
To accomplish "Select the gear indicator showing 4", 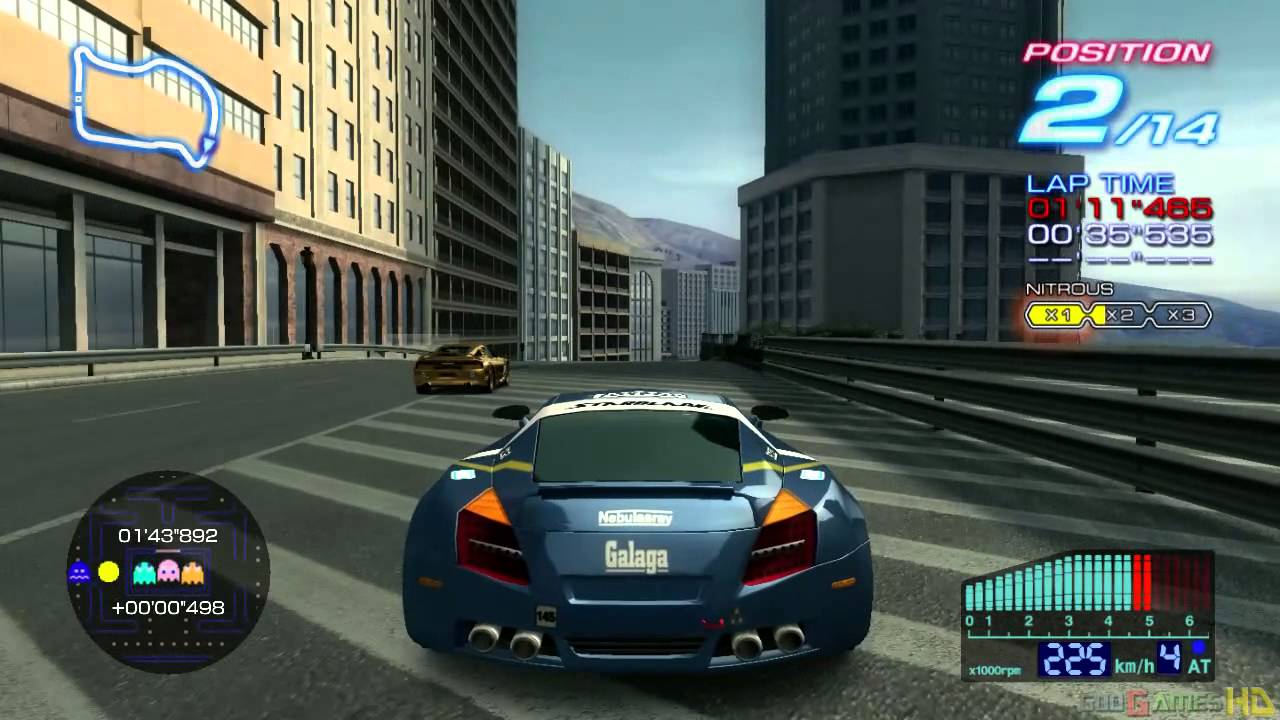I will click(1169, 658).
